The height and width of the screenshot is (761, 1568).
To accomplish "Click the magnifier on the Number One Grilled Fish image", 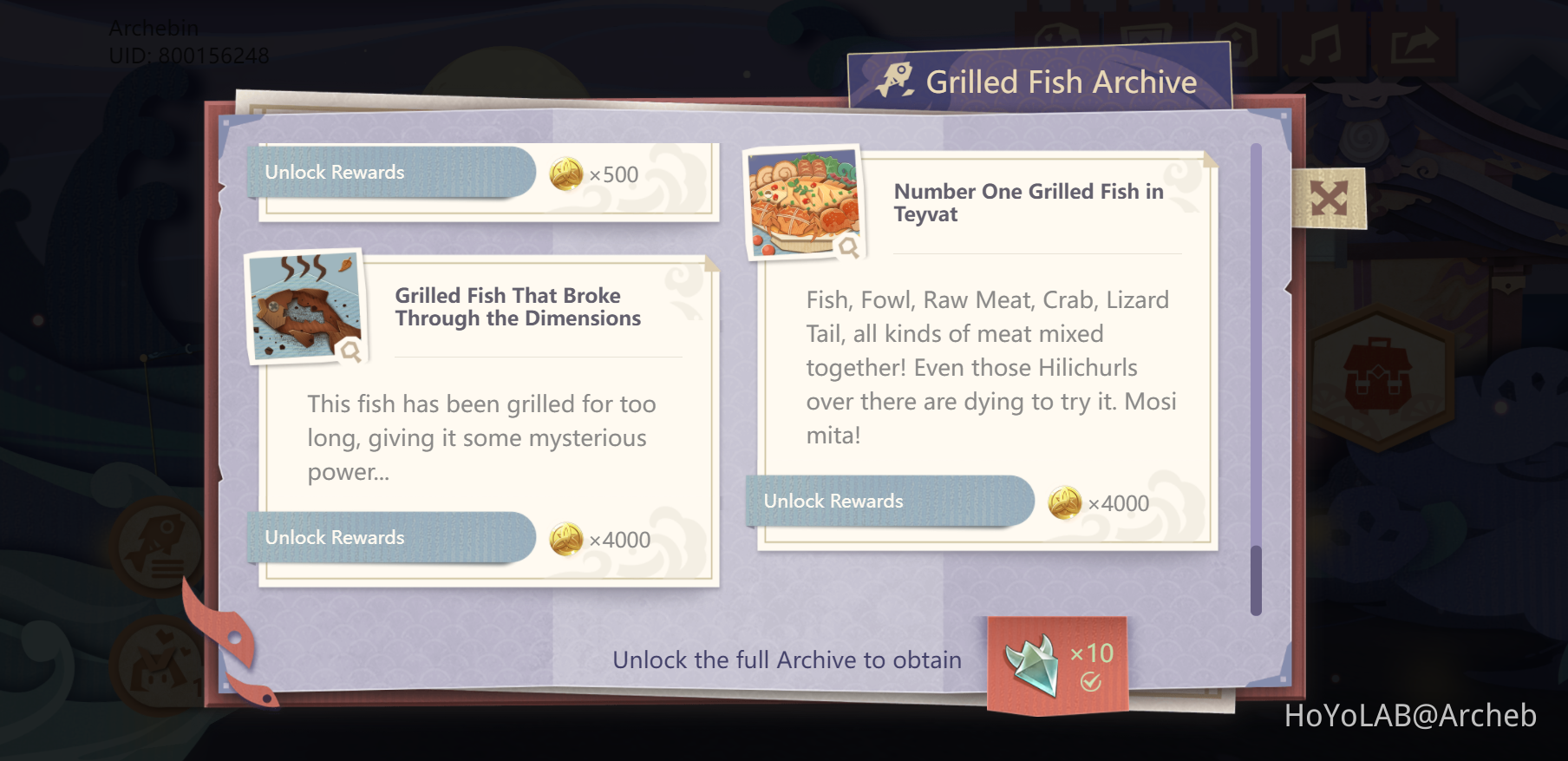I will click(849, 247).
